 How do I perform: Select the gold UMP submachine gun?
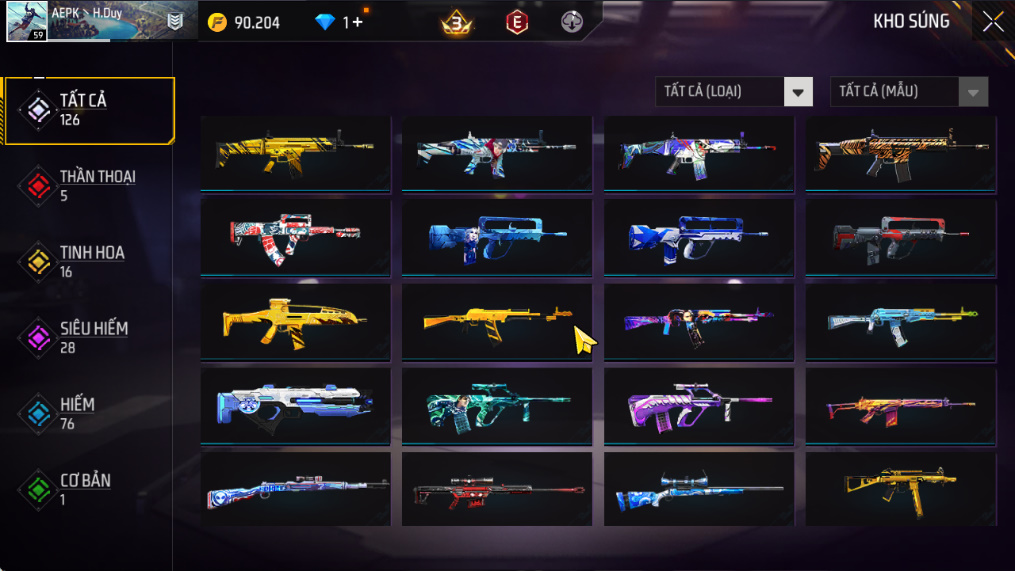click(900, 490)
